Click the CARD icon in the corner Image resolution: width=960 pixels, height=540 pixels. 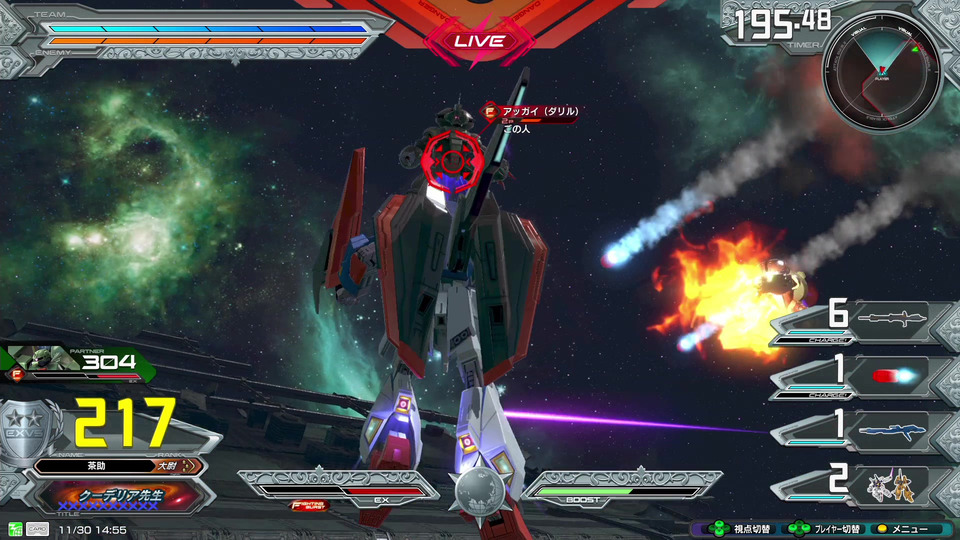(x=38, y=529)
